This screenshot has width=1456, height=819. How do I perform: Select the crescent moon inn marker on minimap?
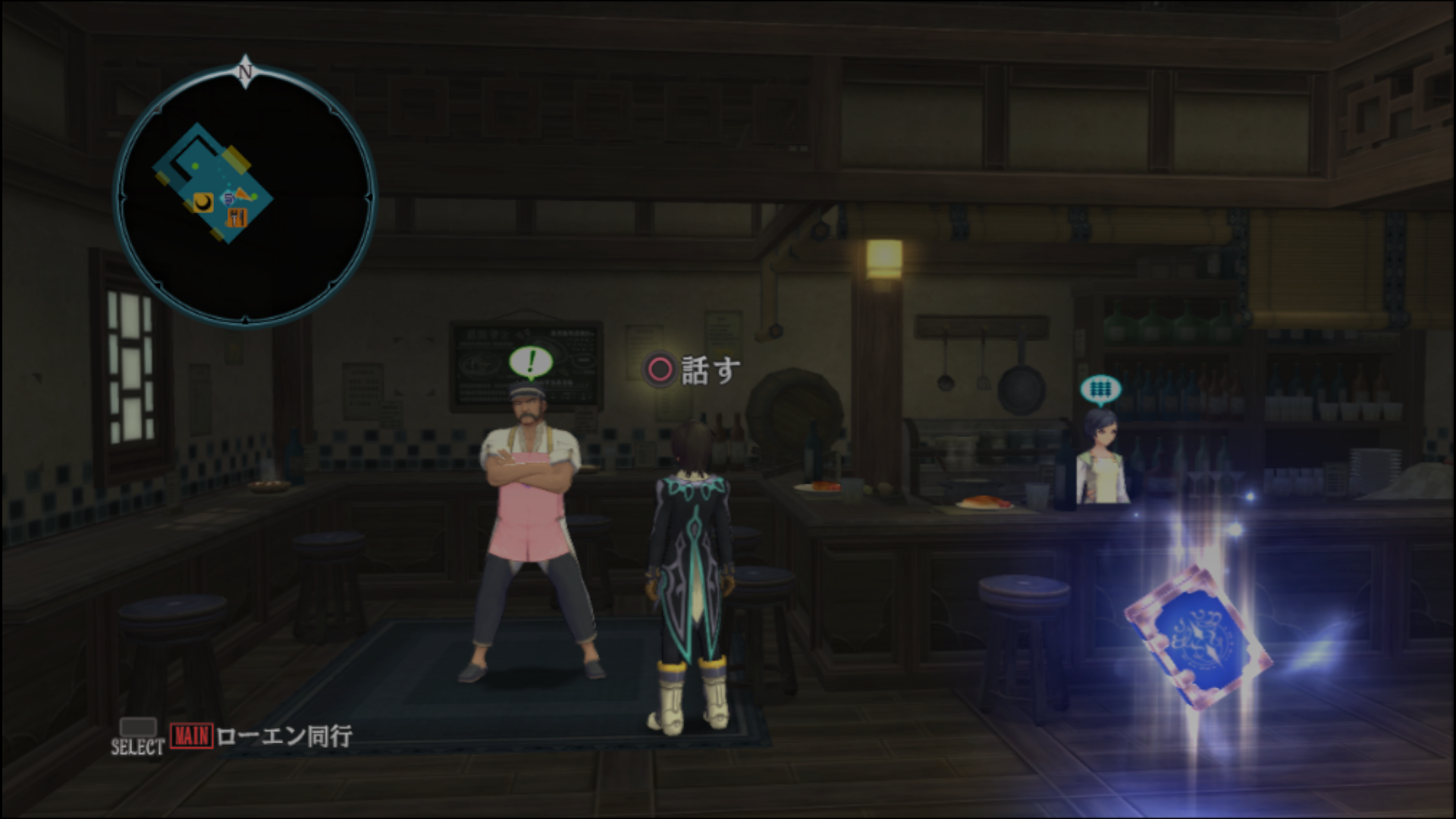(x=202, y=202)
